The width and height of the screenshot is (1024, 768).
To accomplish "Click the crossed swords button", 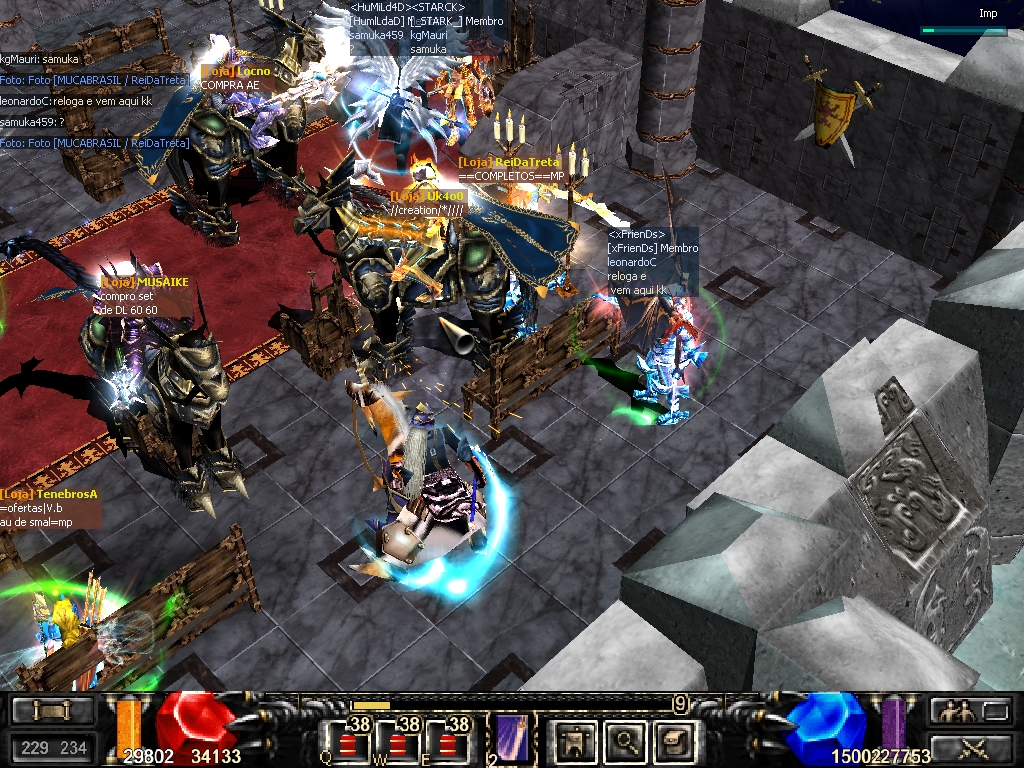I will (970, 746).
